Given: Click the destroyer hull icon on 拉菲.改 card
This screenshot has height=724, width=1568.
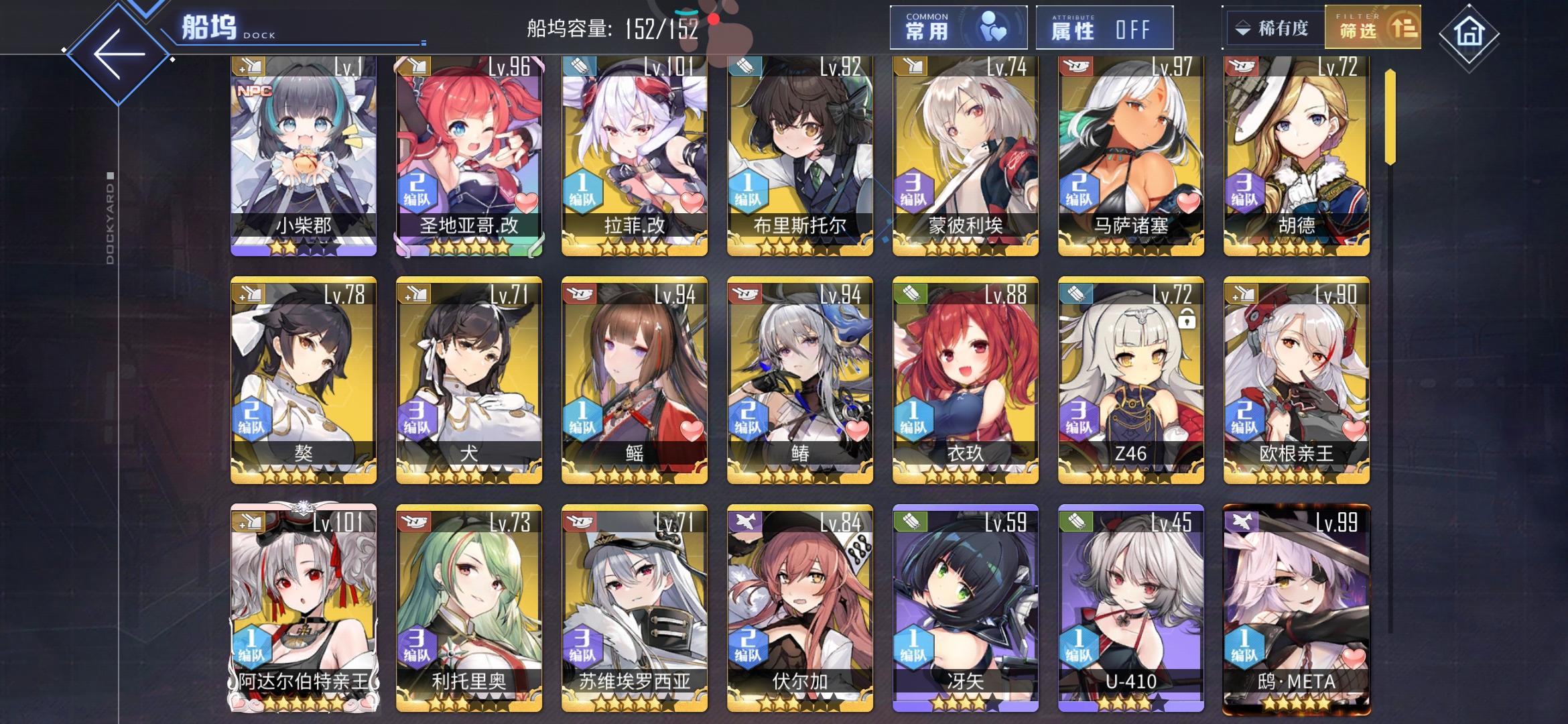Looking at the screenshot, I should click(580, 68).
